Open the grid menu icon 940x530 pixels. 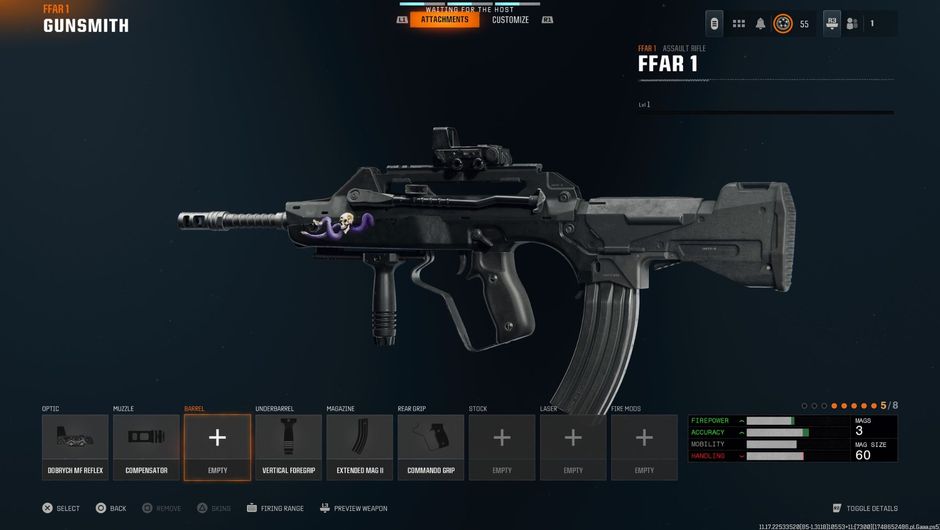click(x=739, y=24)
